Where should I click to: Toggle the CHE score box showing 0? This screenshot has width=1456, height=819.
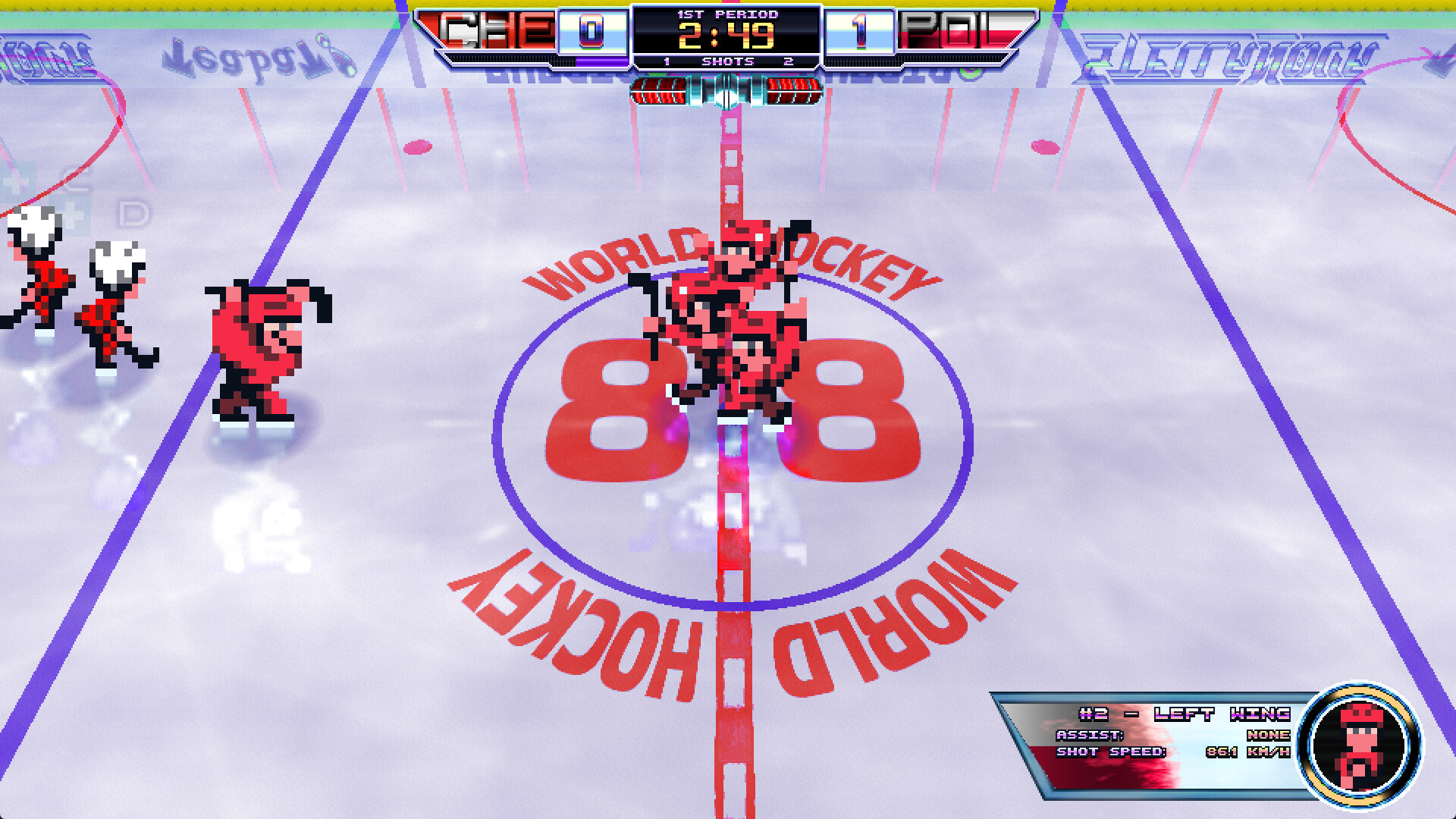(x=590, y=32)
